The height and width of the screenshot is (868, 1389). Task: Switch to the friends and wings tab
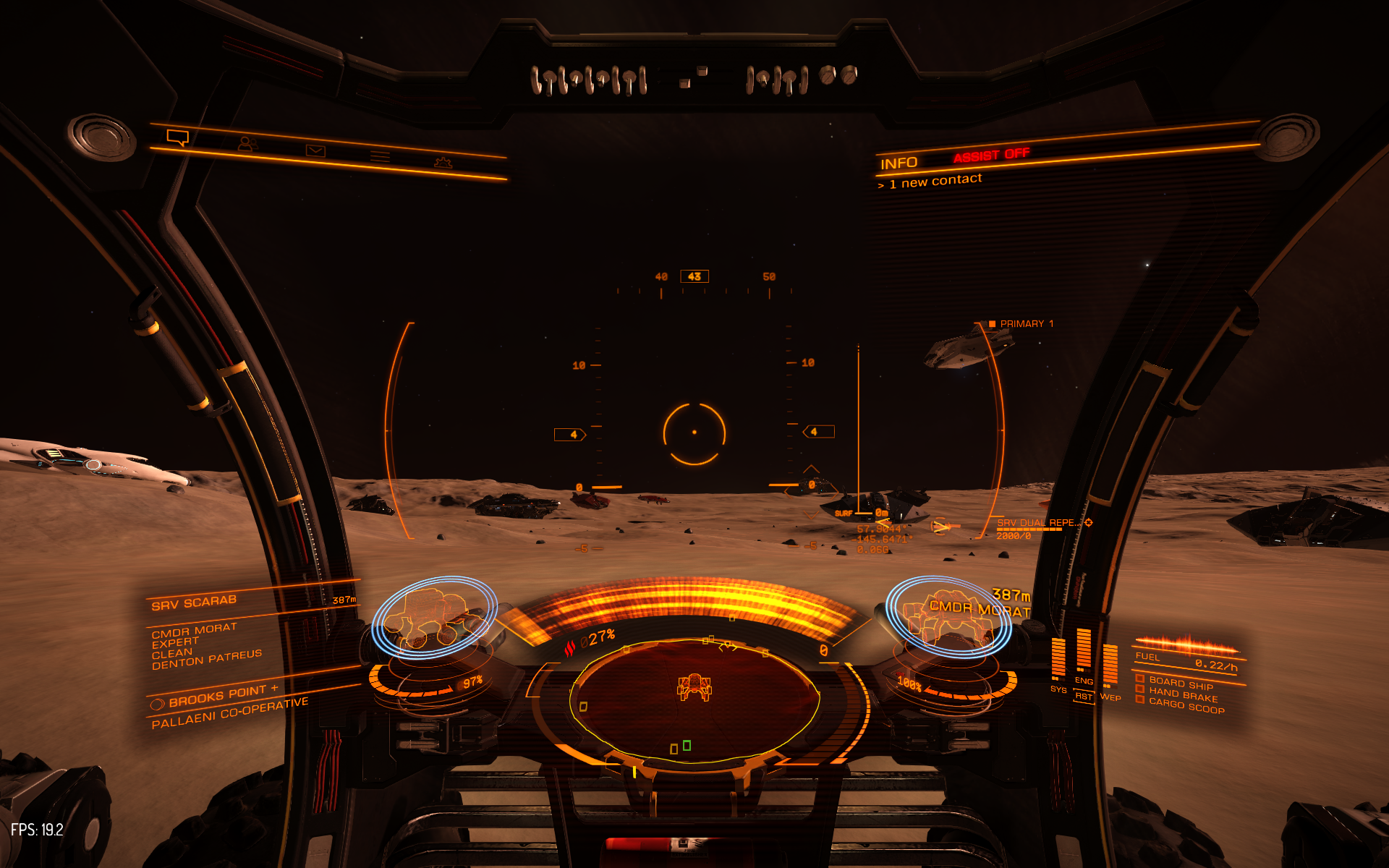point(247,143)
